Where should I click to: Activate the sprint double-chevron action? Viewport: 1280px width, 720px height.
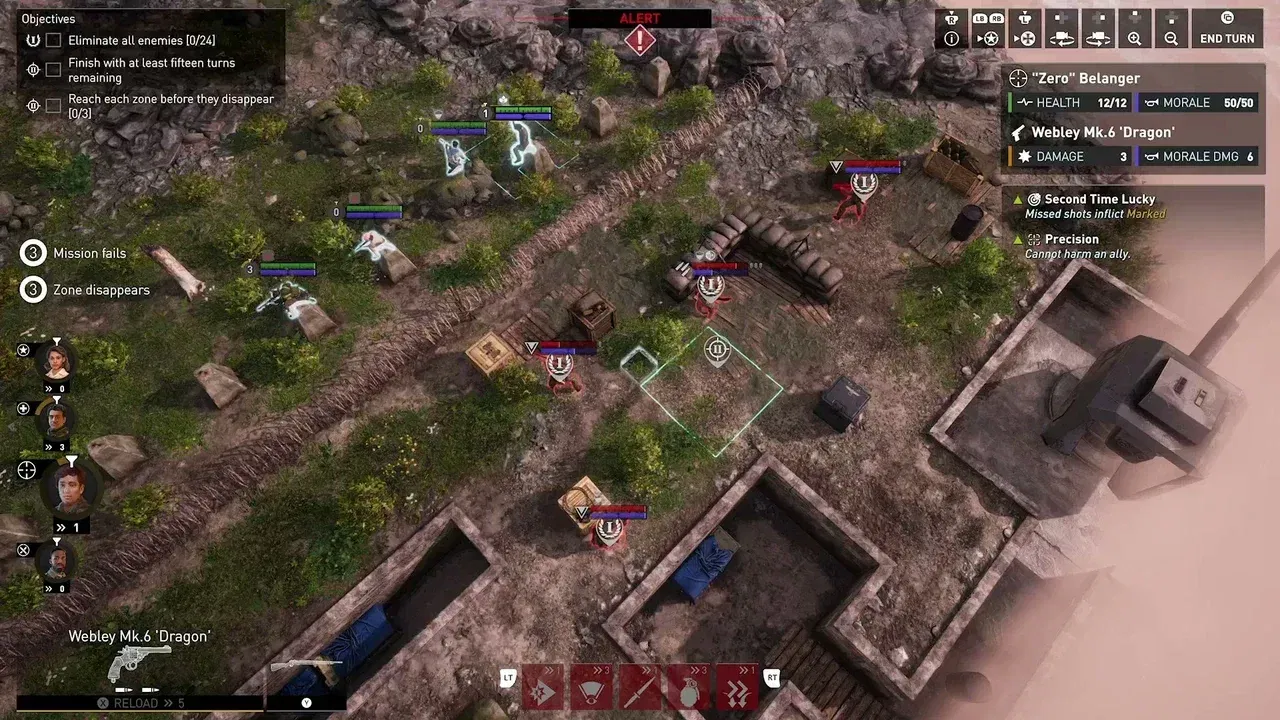click(736, 686)
